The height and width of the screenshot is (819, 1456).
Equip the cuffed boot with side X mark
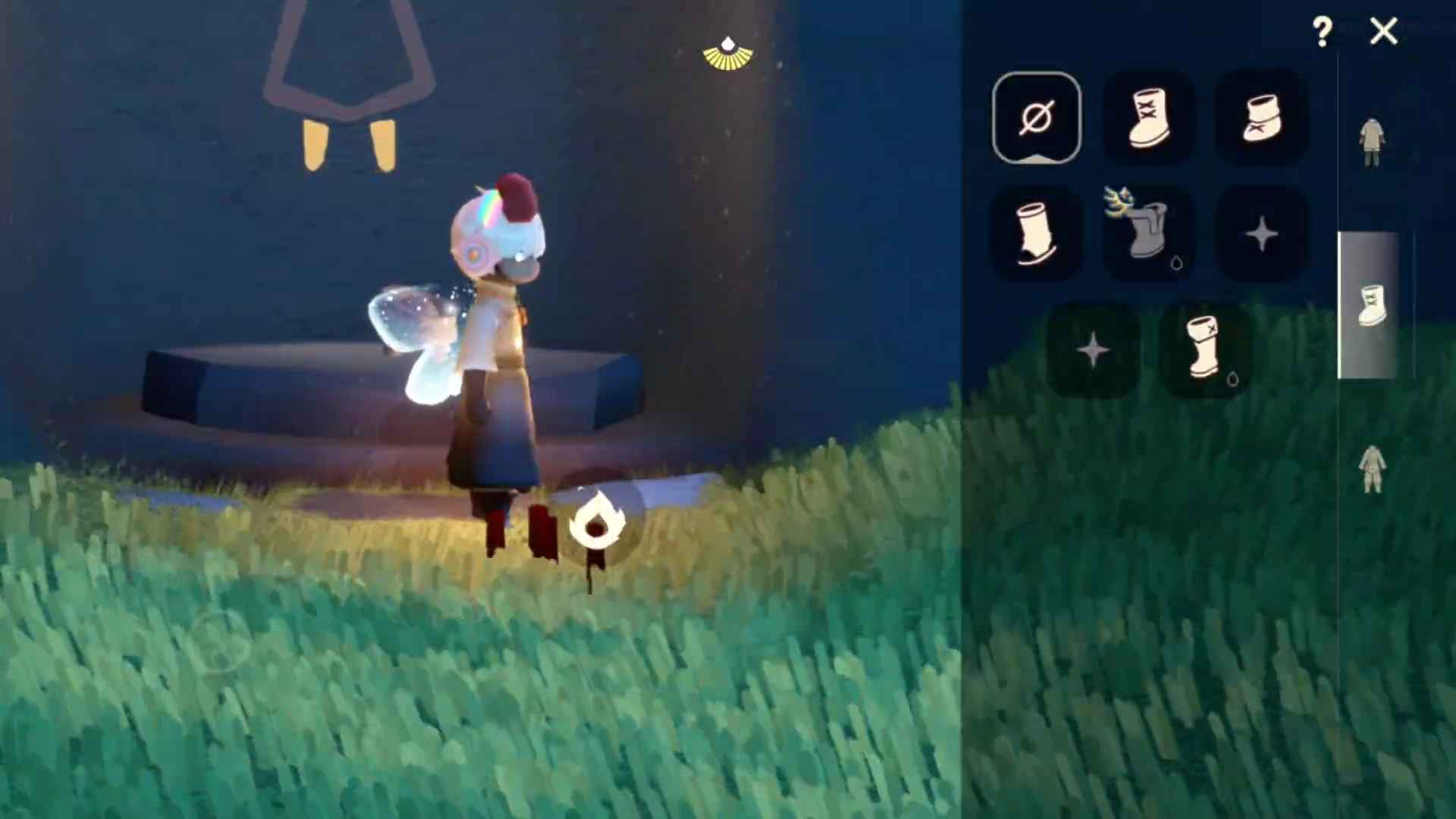tap(1204, 349)
